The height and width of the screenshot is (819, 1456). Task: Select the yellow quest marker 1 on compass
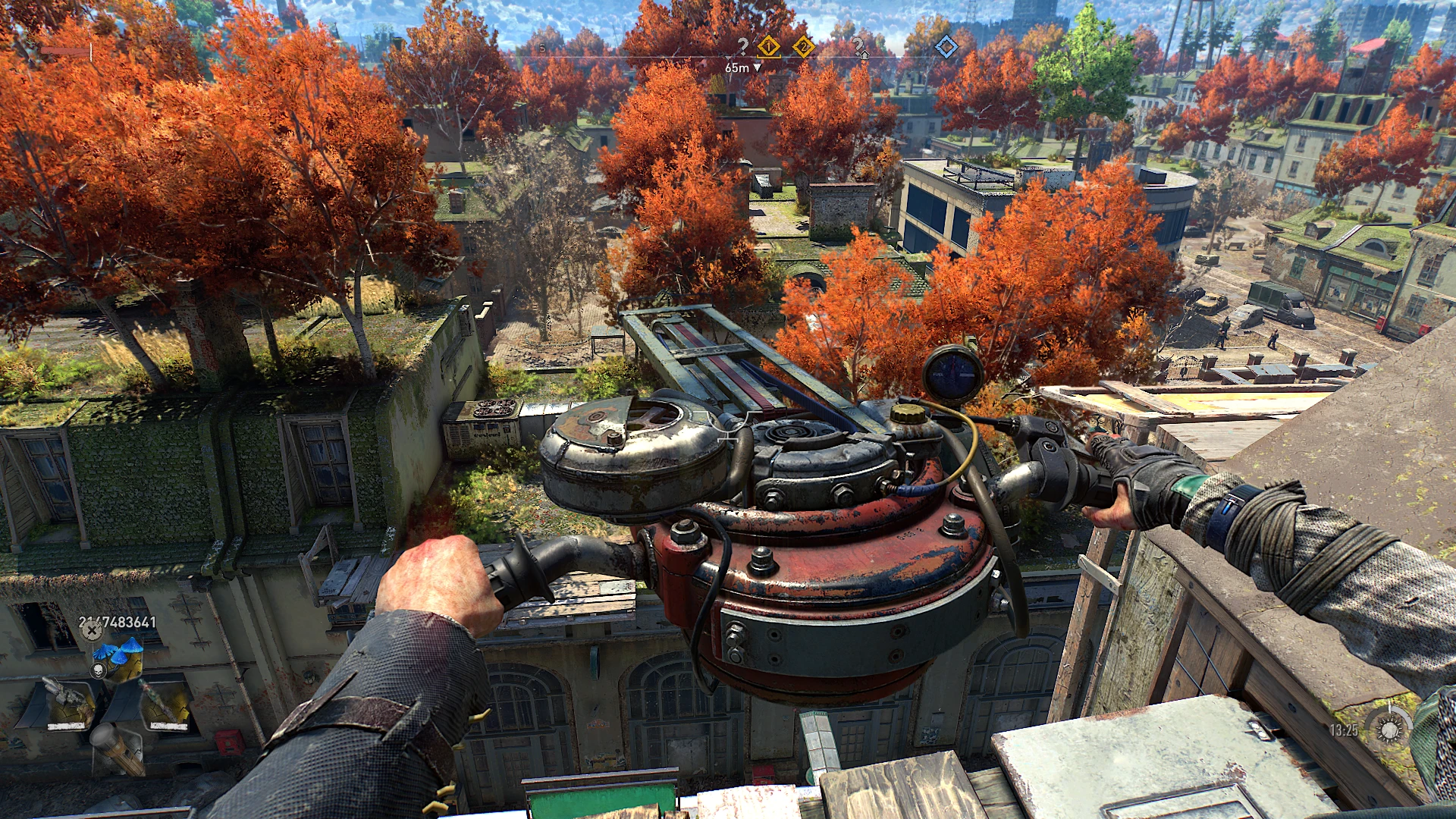[769, 47]
